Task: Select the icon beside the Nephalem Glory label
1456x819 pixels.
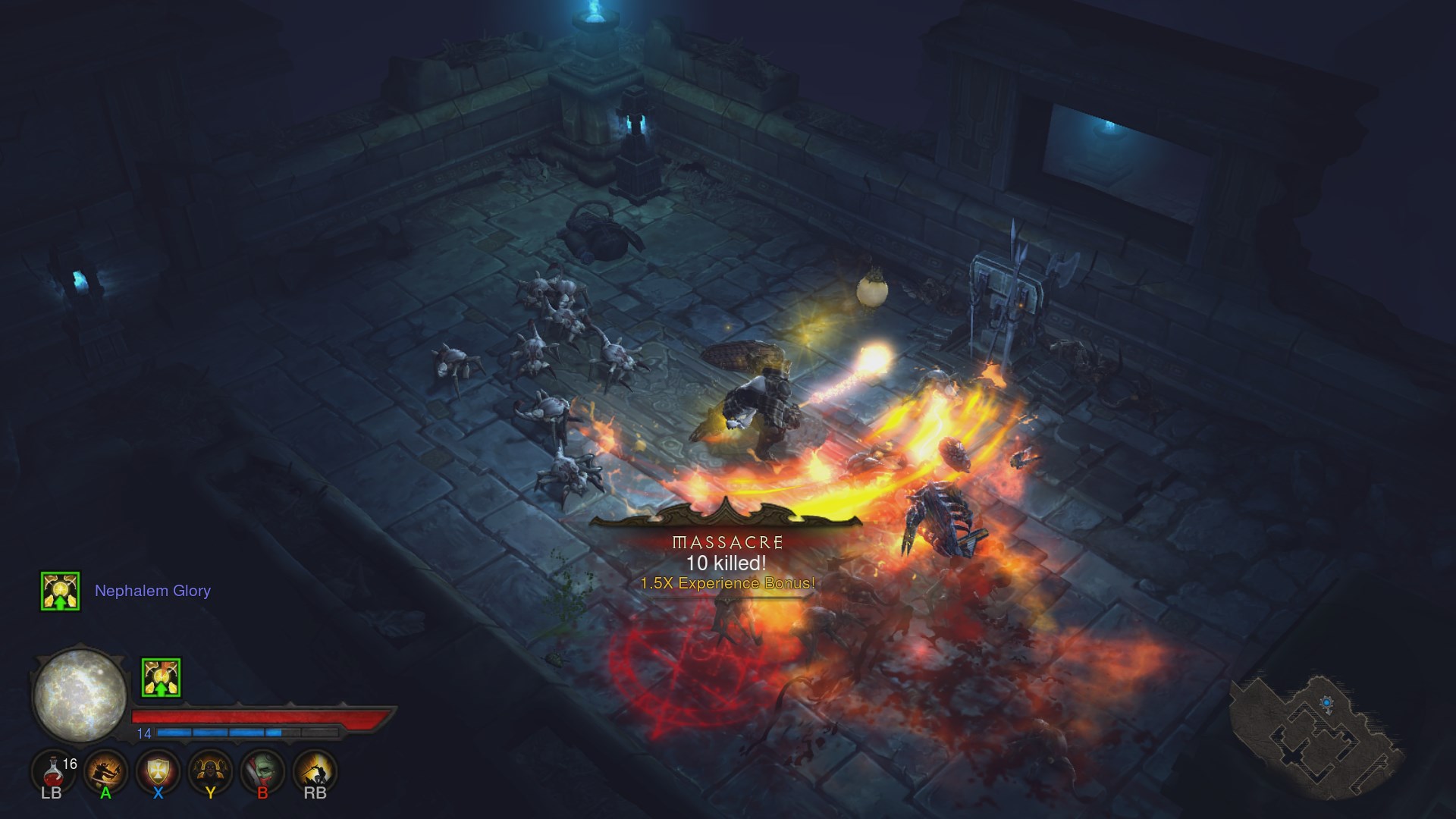Action: (61, 591)
